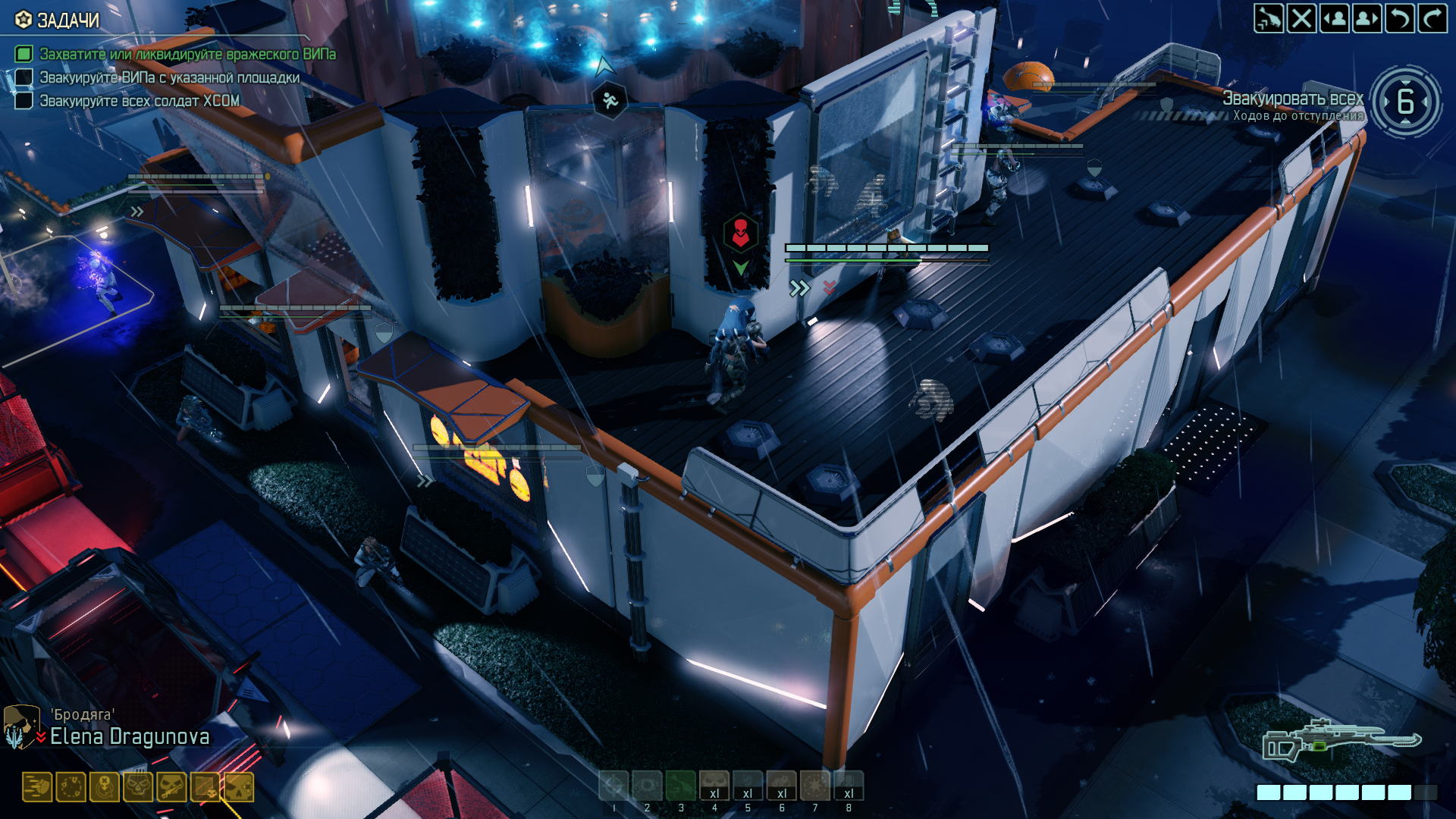This screenshot has width=1456, height=819.
Task: Call the Skyranger evac from top bar
Action: tap(1268, 18)
